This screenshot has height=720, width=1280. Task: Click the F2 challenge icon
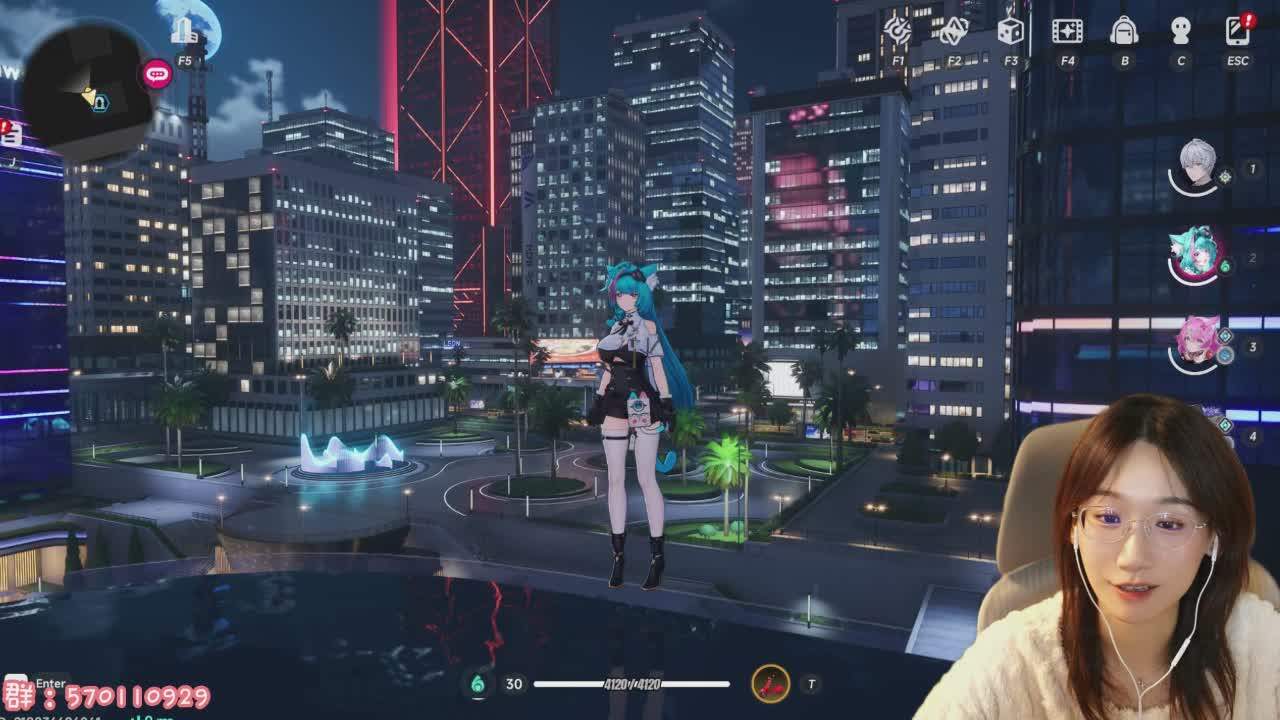click(953, 32)
